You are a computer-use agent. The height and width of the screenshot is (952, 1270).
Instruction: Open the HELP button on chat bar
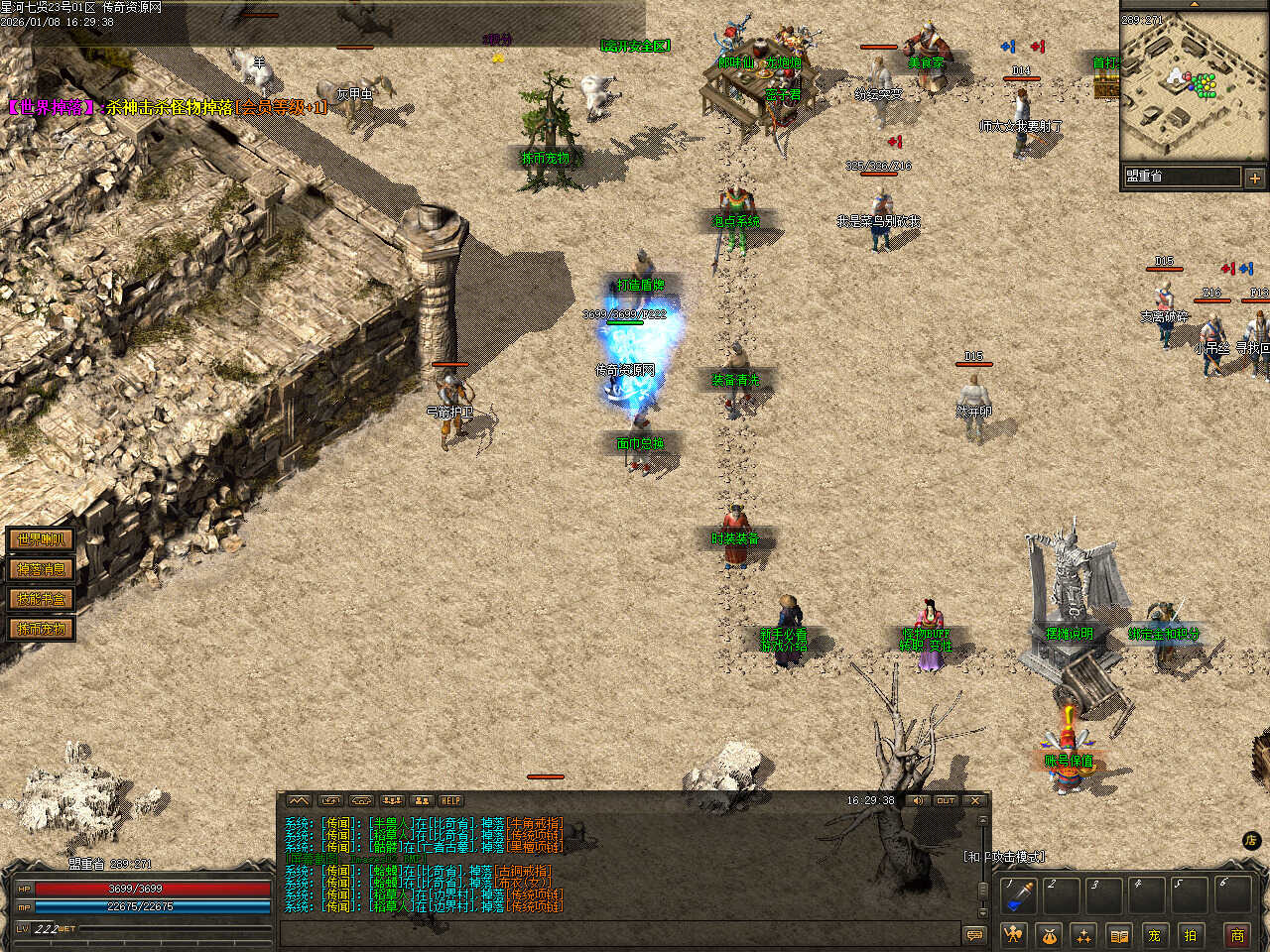click(x=451, y=800)
